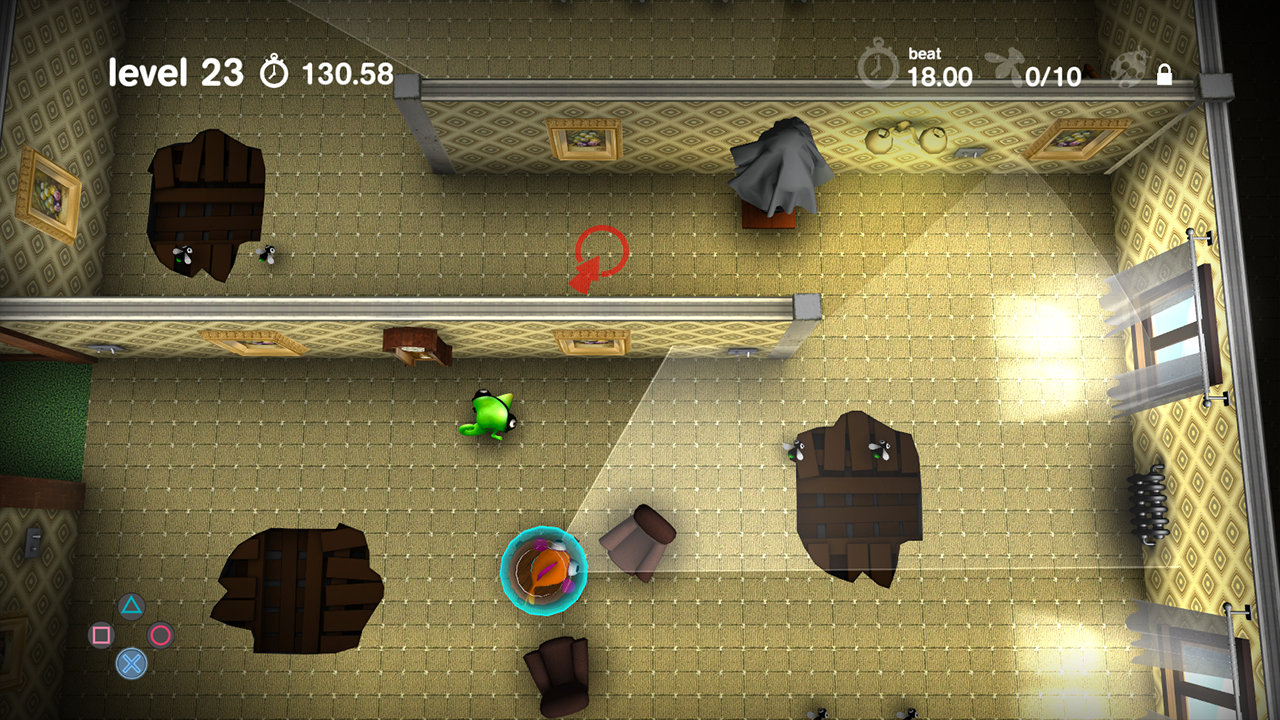Image resolution: width=1280 pixels, height=720 pixels.
Task: Select the green chameleon character
Action: 492,417
